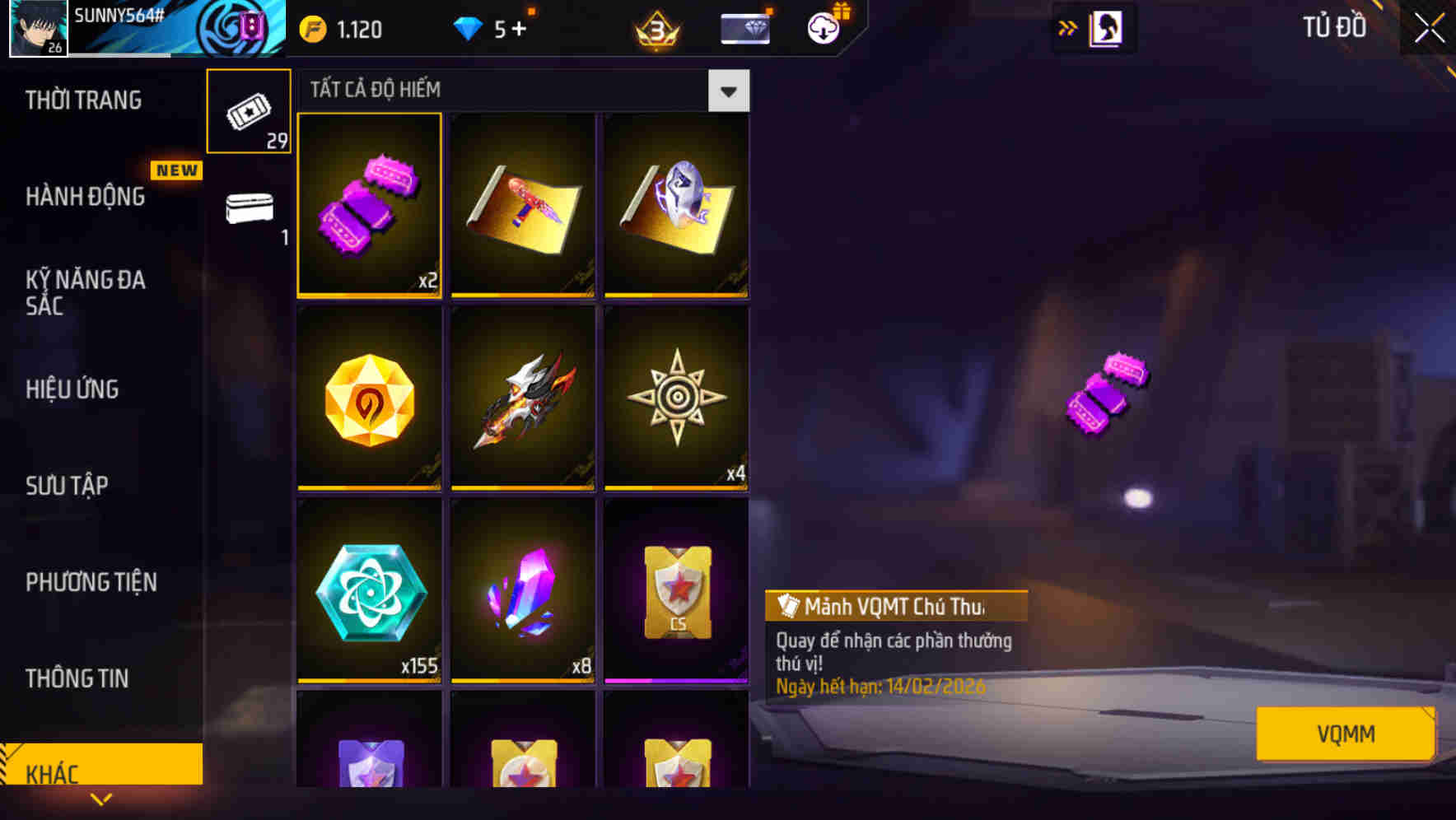Image resolution: width=1456 pixels, height=820 pixels.
Task: Click the membership card icon with diamond
Action: [x=742, y=27]
